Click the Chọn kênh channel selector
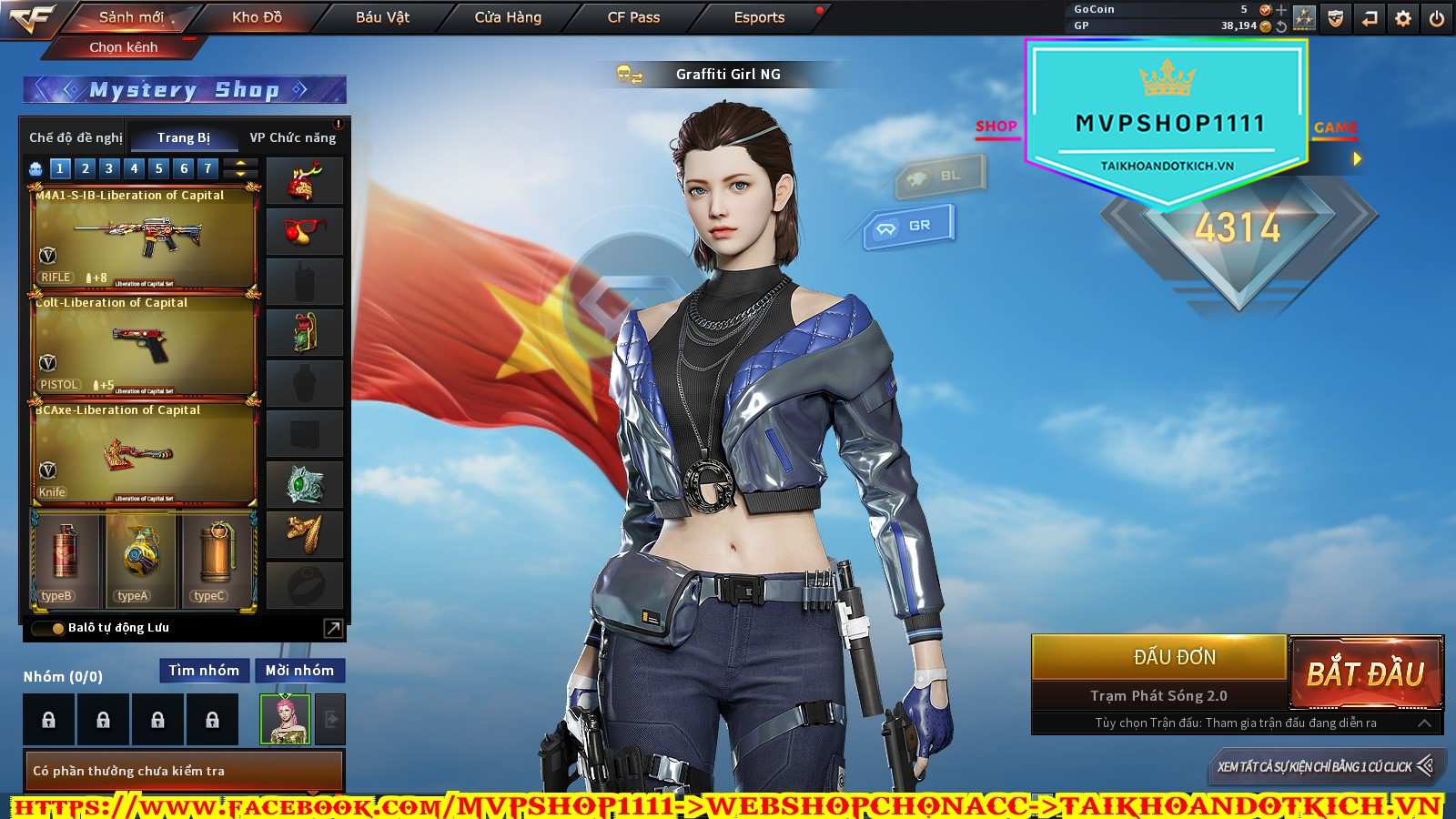Screen dimensions: 1456x819 click(x=124, y=47)
